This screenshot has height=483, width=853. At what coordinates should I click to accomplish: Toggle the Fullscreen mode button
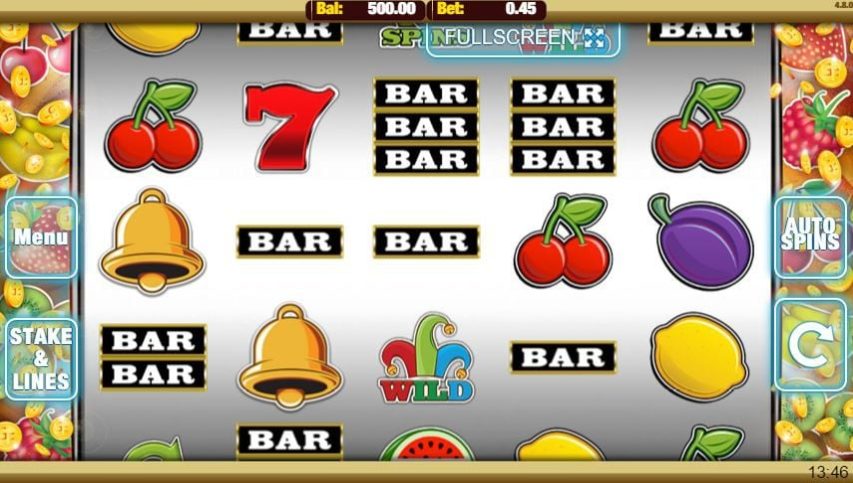[x=524, y=38]
